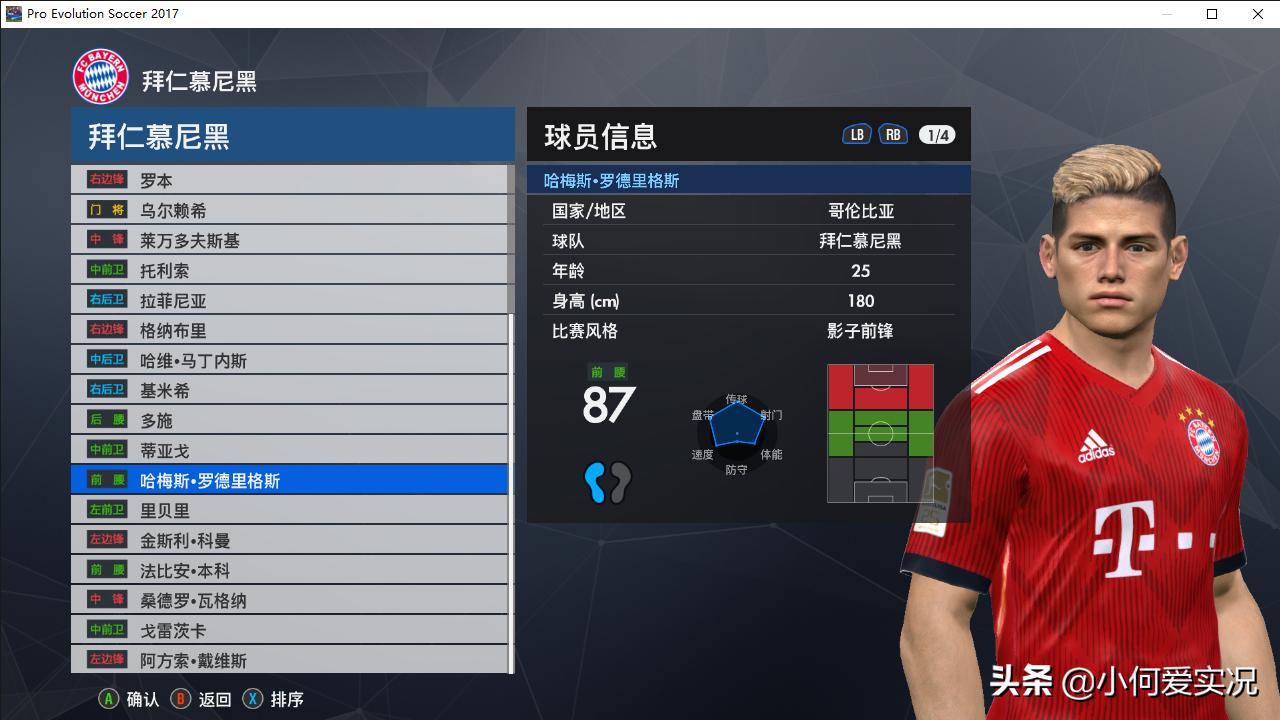Click the green pitch position map
This screenshot has height=720, width=1280.
click(x=880, y=432)
